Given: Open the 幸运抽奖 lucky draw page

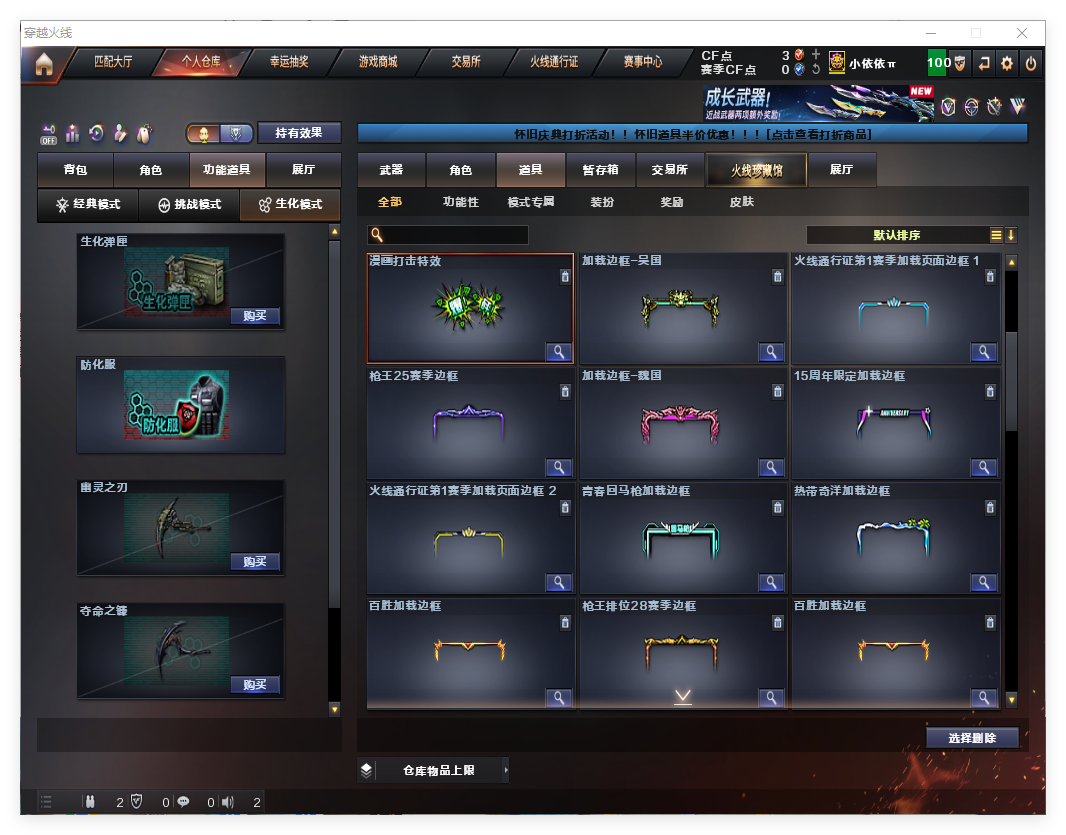Looking at the screenshot, I should click(289, 62).
